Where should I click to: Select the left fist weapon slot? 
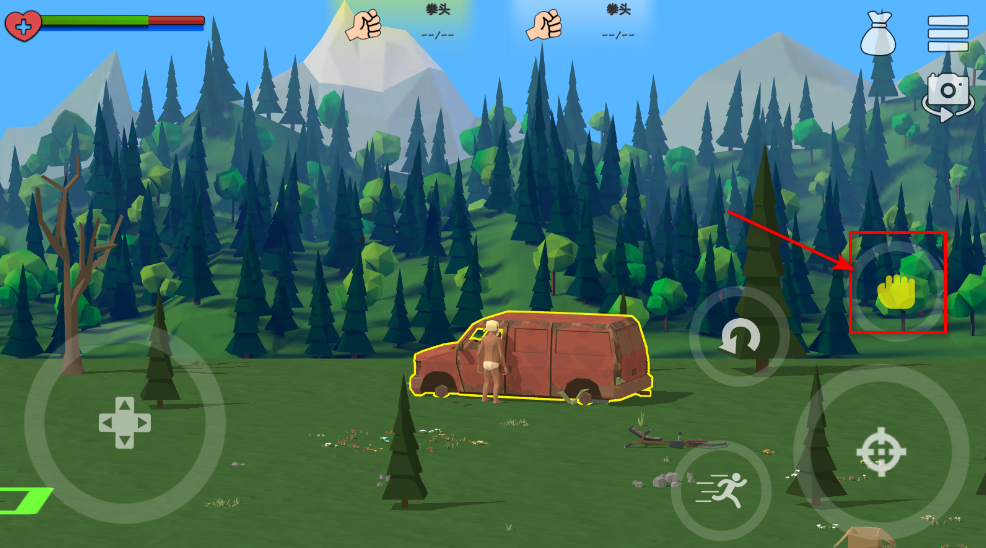coord(364,25)
